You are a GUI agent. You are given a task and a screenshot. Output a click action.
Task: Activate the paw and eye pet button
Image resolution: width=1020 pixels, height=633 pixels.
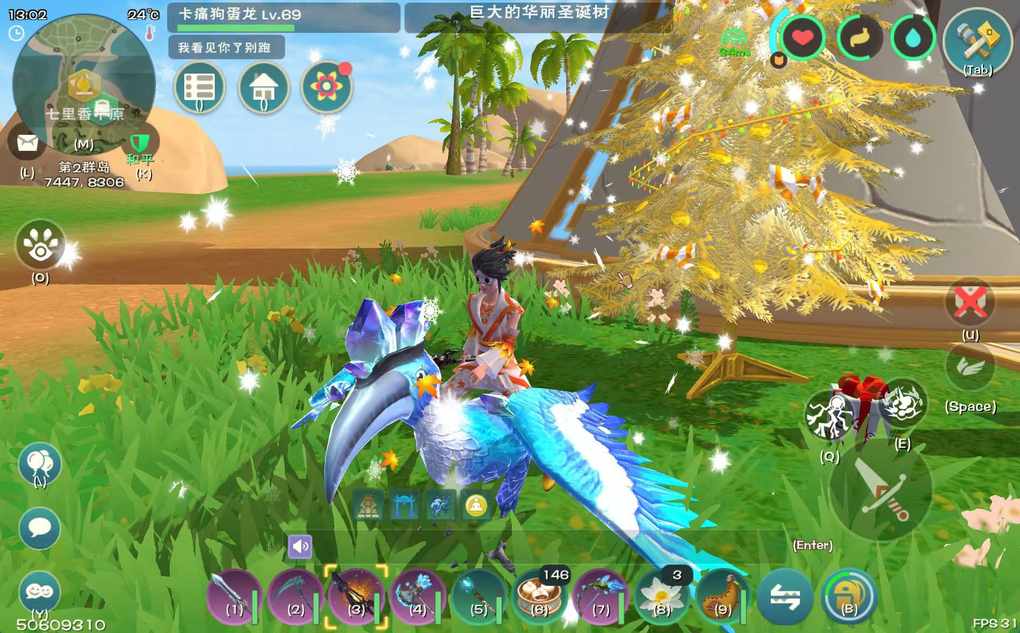[x=40, y=244]
